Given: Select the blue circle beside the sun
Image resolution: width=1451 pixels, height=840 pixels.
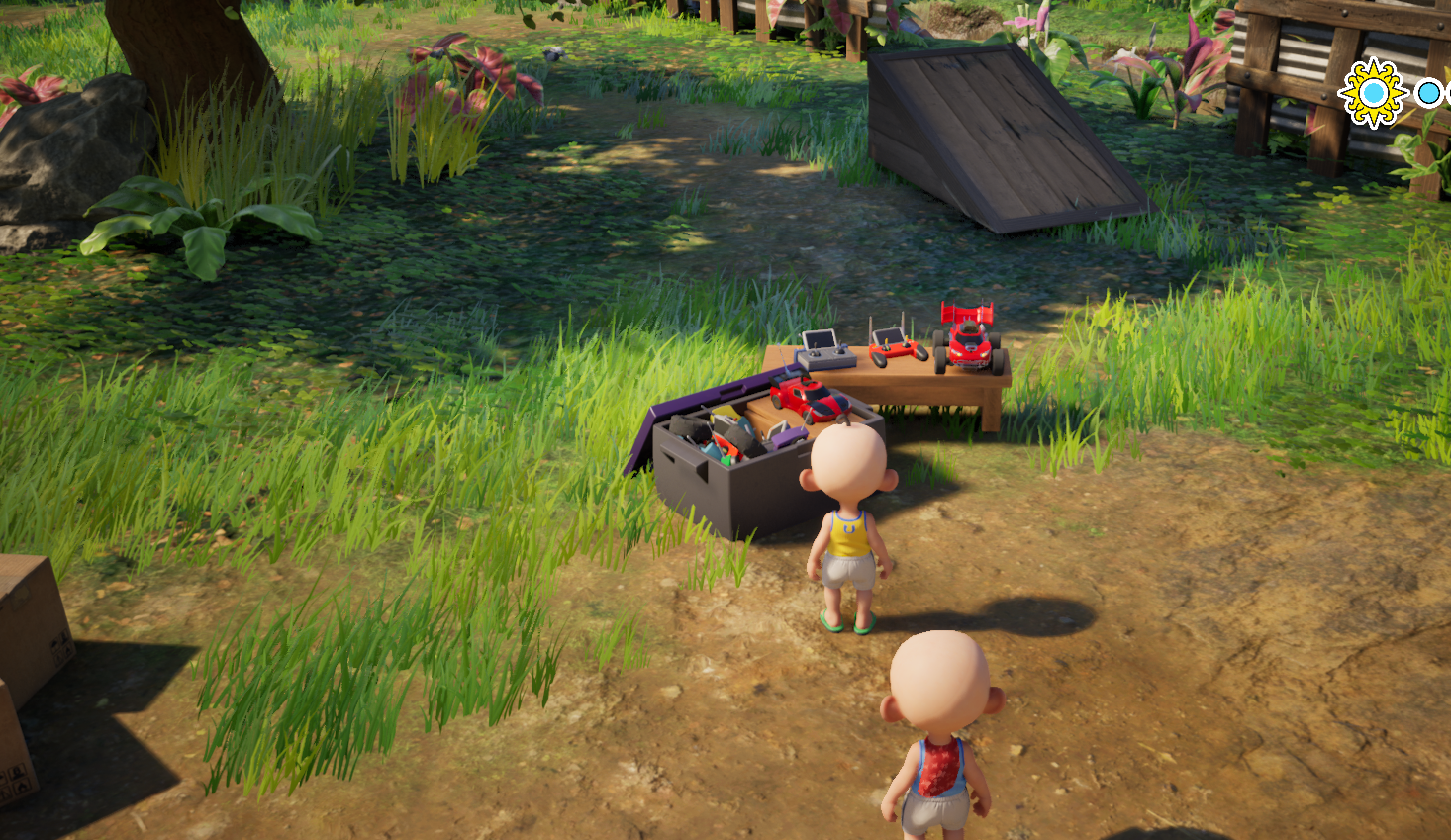Looking at the screenshot, I should [x=1428, y=93].
